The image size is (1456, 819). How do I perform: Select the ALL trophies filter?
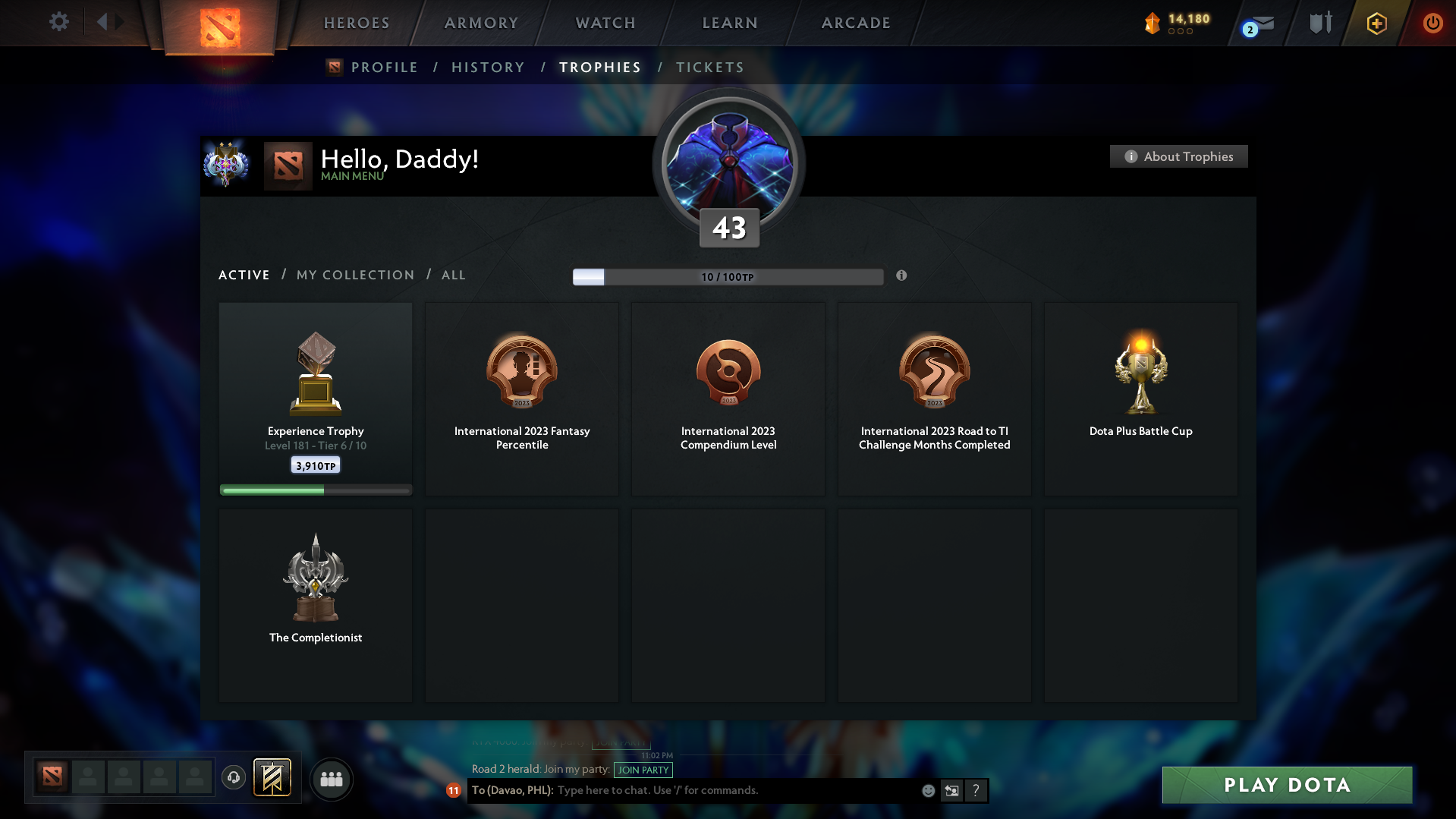point(453,275)
